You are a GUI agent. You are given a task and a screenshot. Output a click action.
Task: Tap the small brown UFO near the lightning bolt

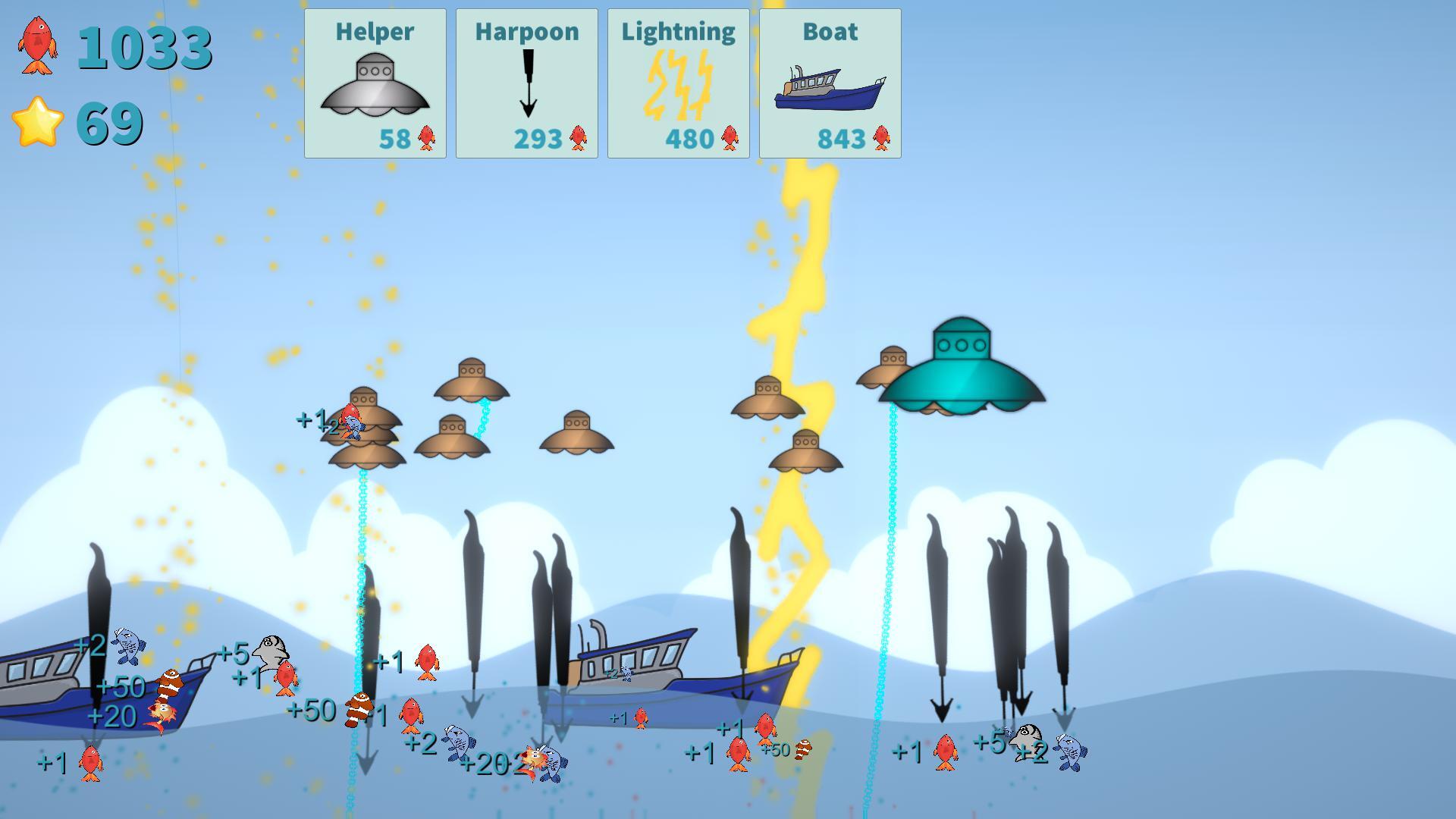(767, 402)
